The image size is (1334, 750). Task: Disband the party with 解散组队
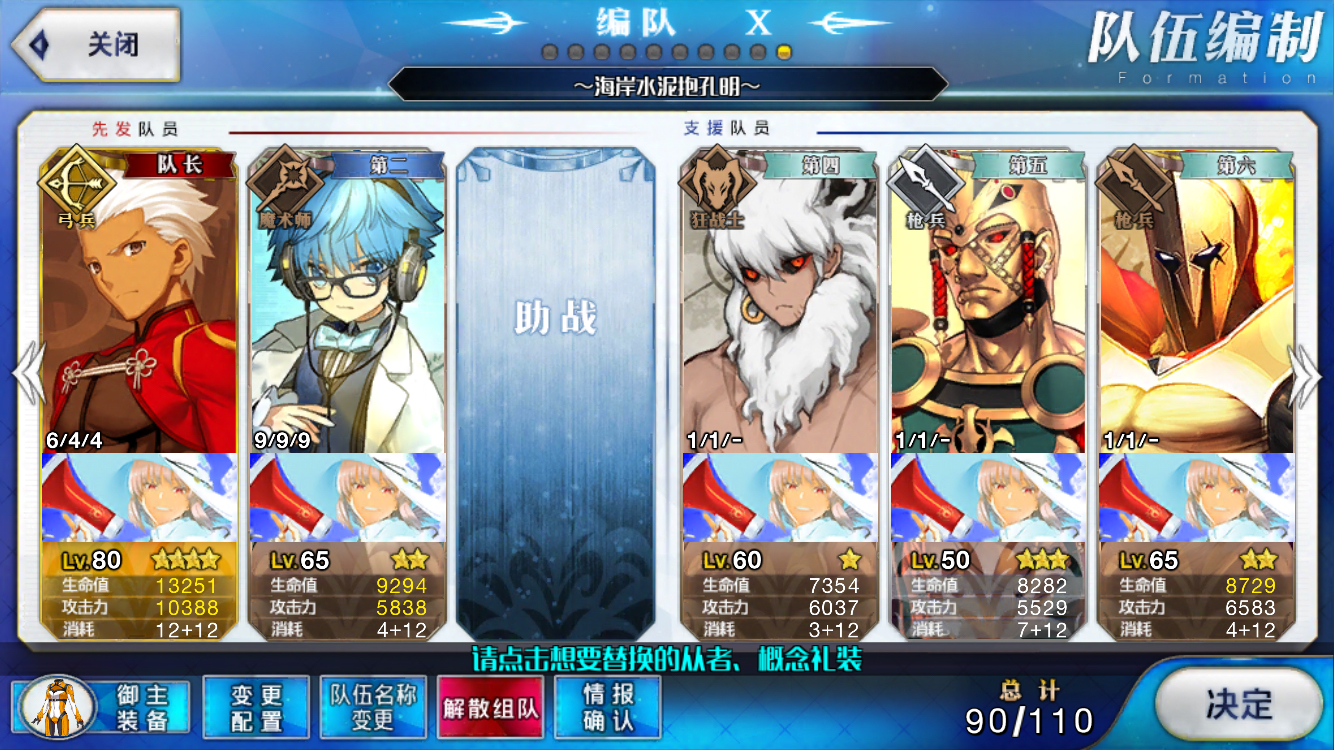(x=490, y=707)
